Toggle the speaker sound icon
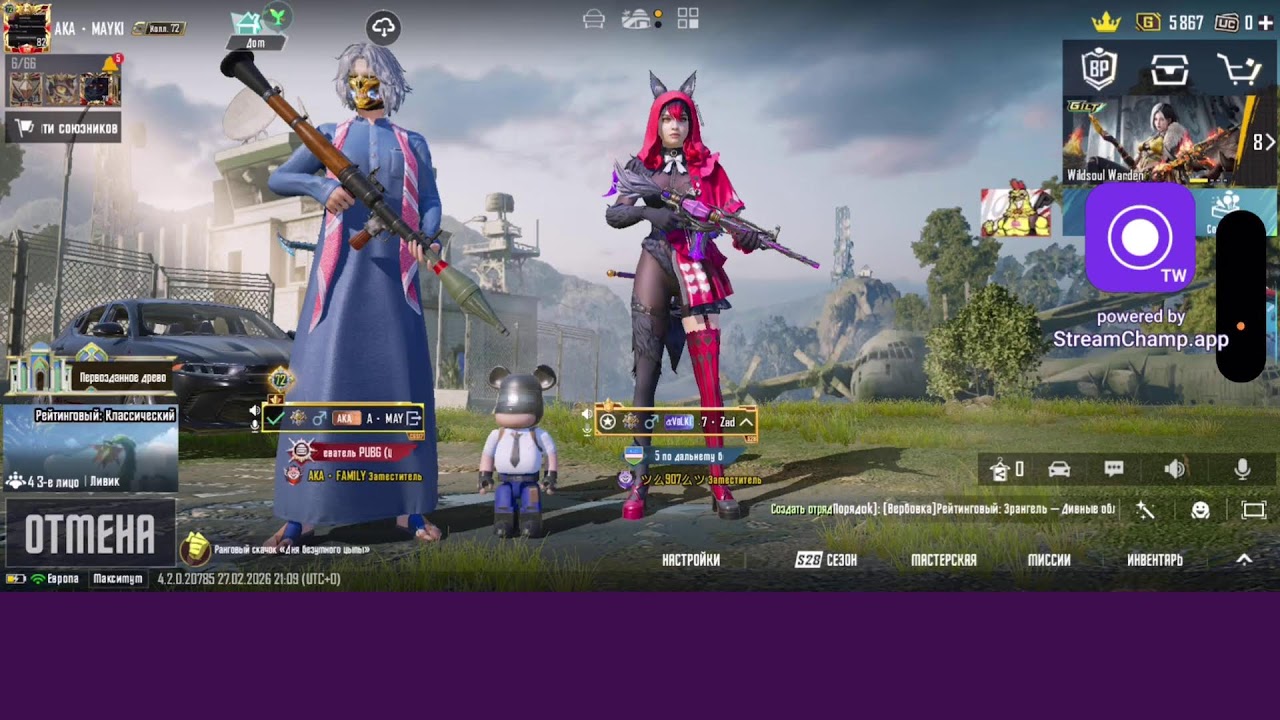 tap(1175, 469)
